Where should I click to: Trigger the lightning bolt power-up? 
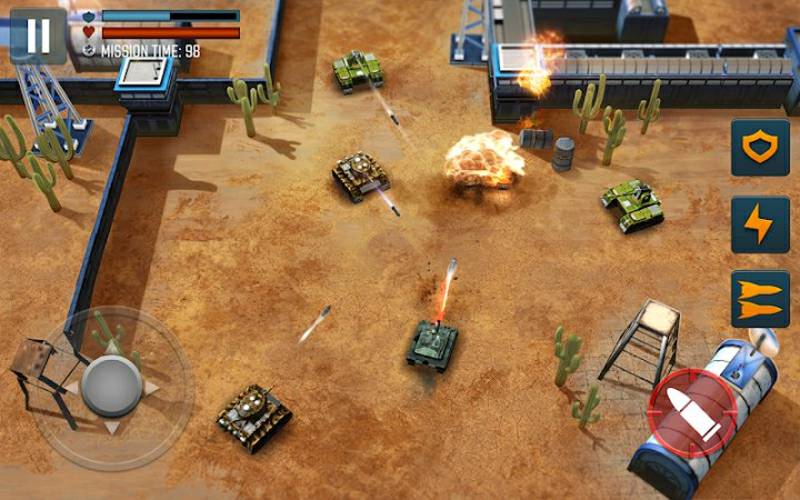[759, 224]
